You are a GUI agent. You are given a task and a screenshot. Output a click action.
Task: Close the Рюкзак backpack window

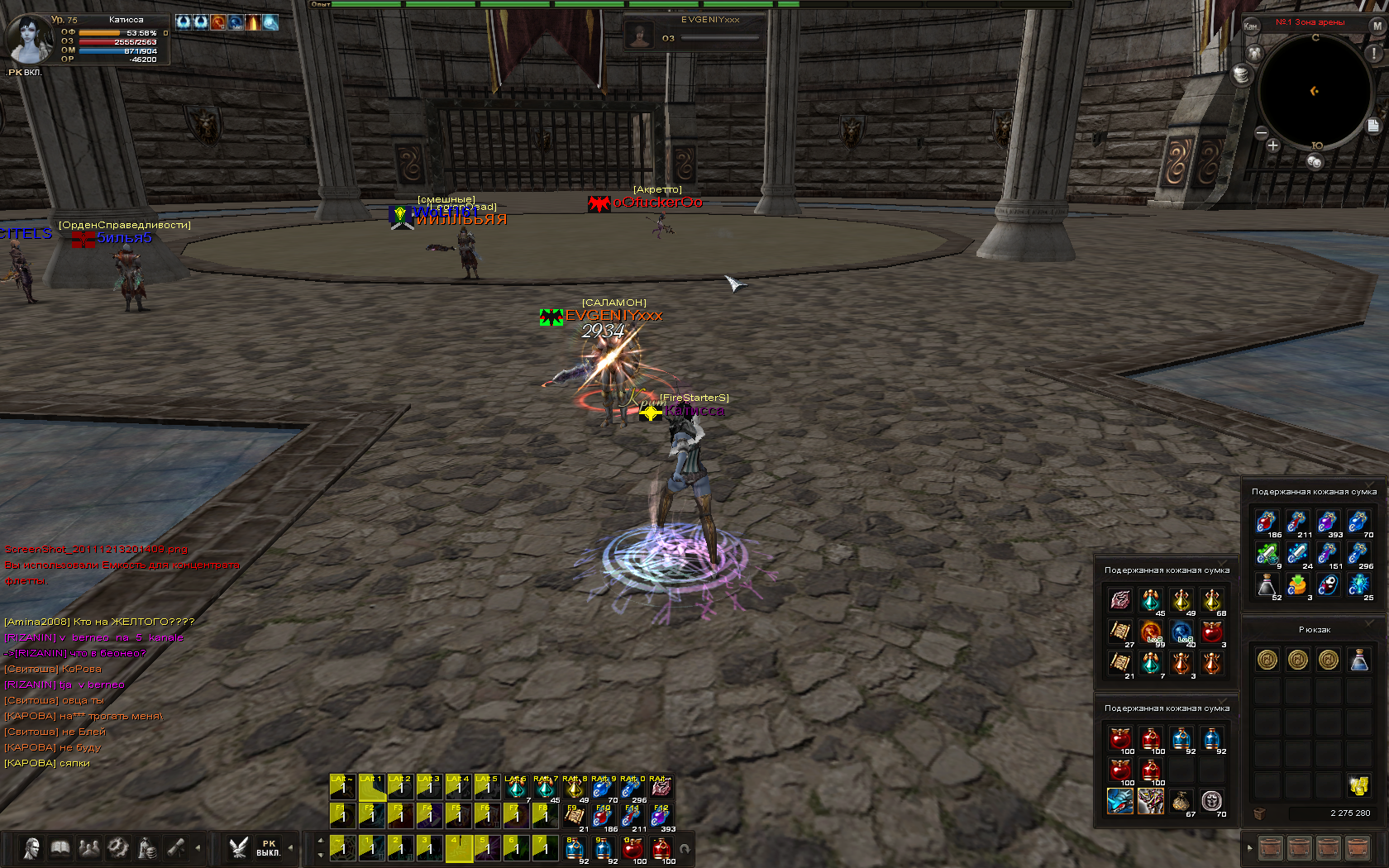coord(1370,622)
